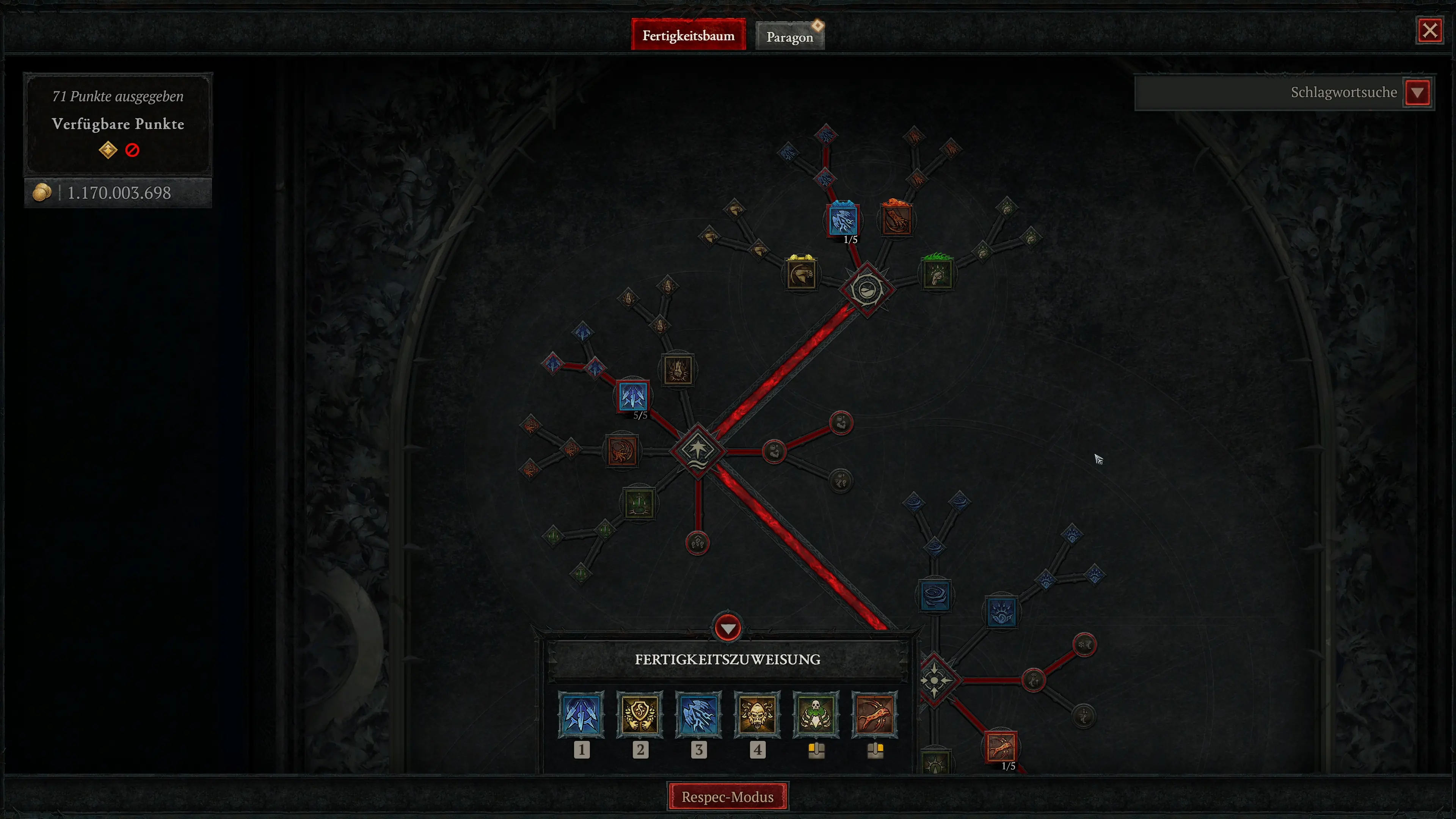Activate the Respec-Modus button
Image resolution: width=1456 pixels, height=819 pixels.
pos(728,796)
